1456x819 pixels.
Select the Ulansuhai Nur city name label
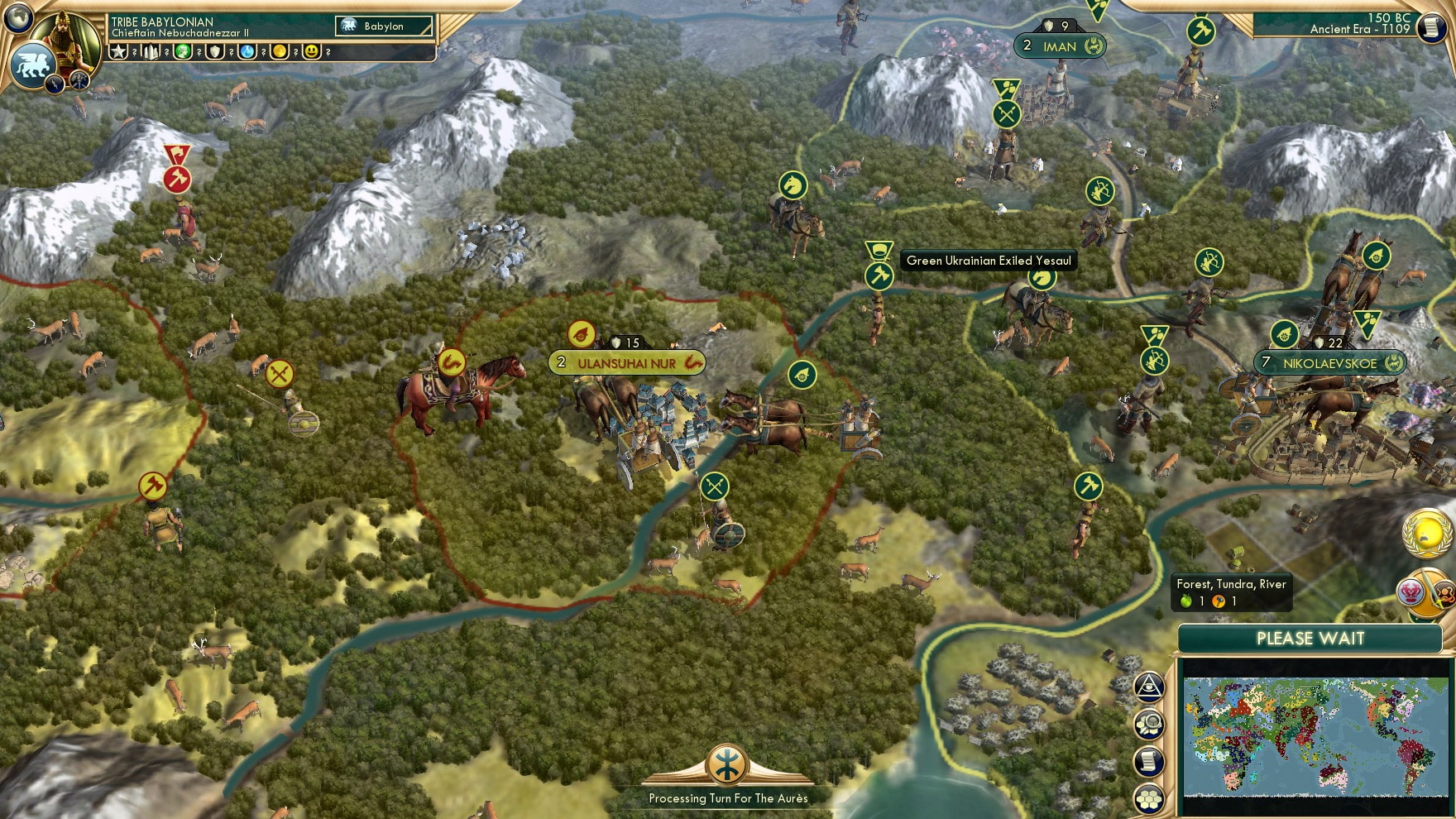[629, 362]
